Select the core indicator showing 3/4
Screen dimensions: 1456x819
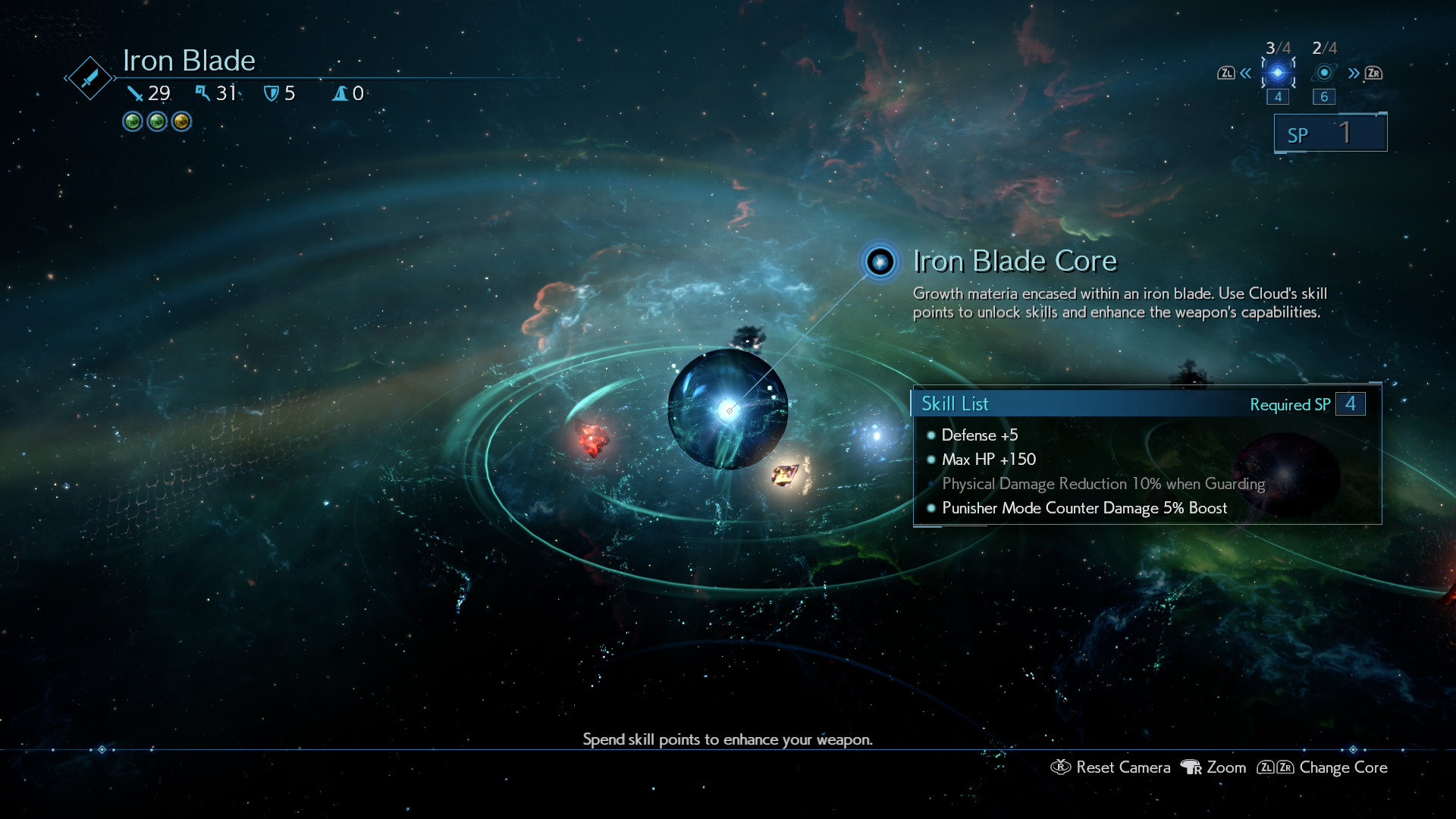[1278, 73]
